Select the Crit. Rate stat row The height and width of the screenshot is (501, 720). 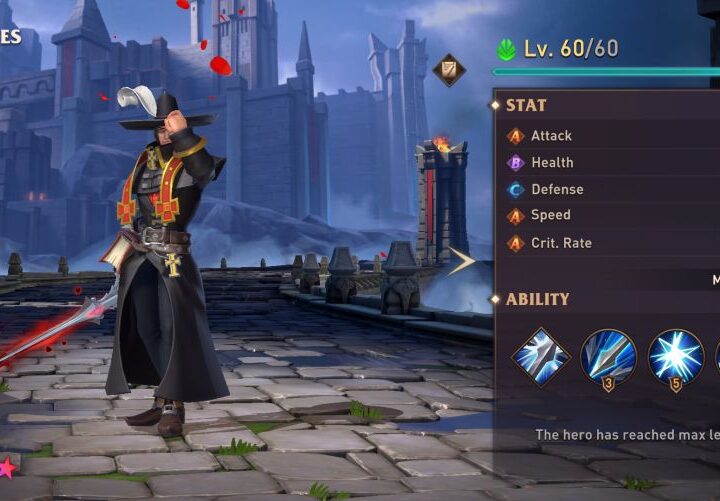coord(560,243)
